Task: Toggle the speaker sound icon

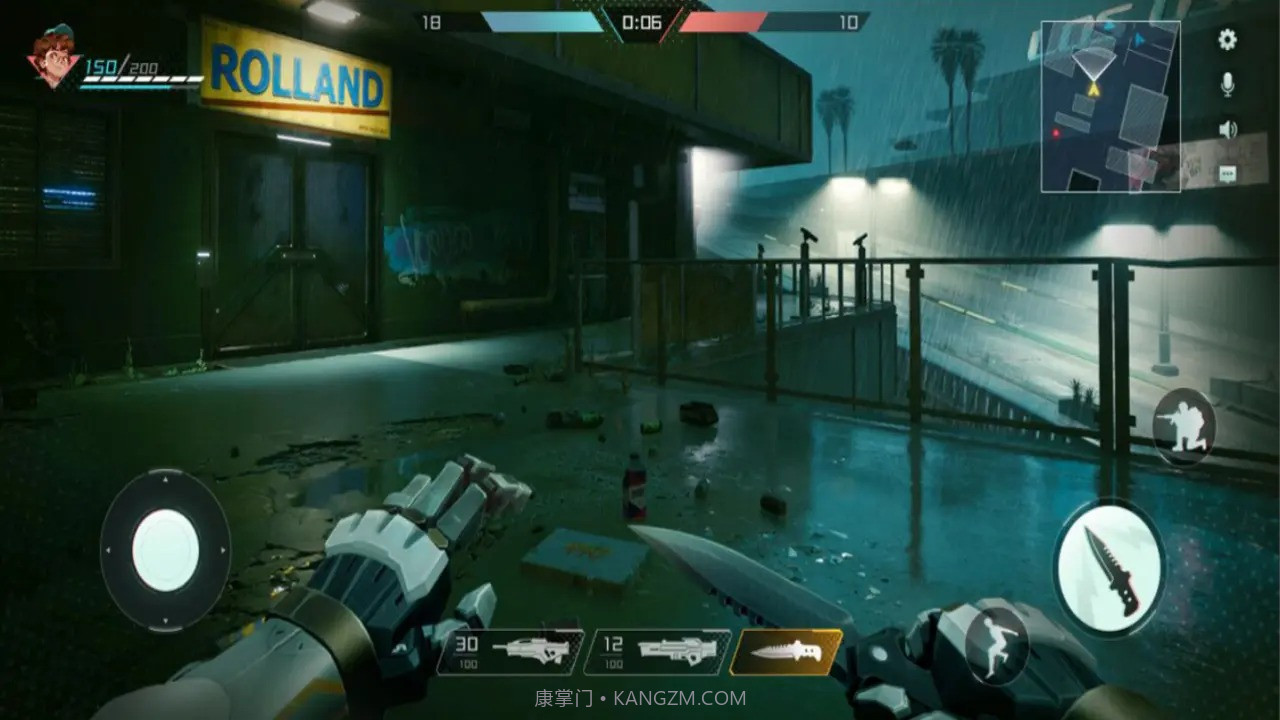Action: [1227, 129]
